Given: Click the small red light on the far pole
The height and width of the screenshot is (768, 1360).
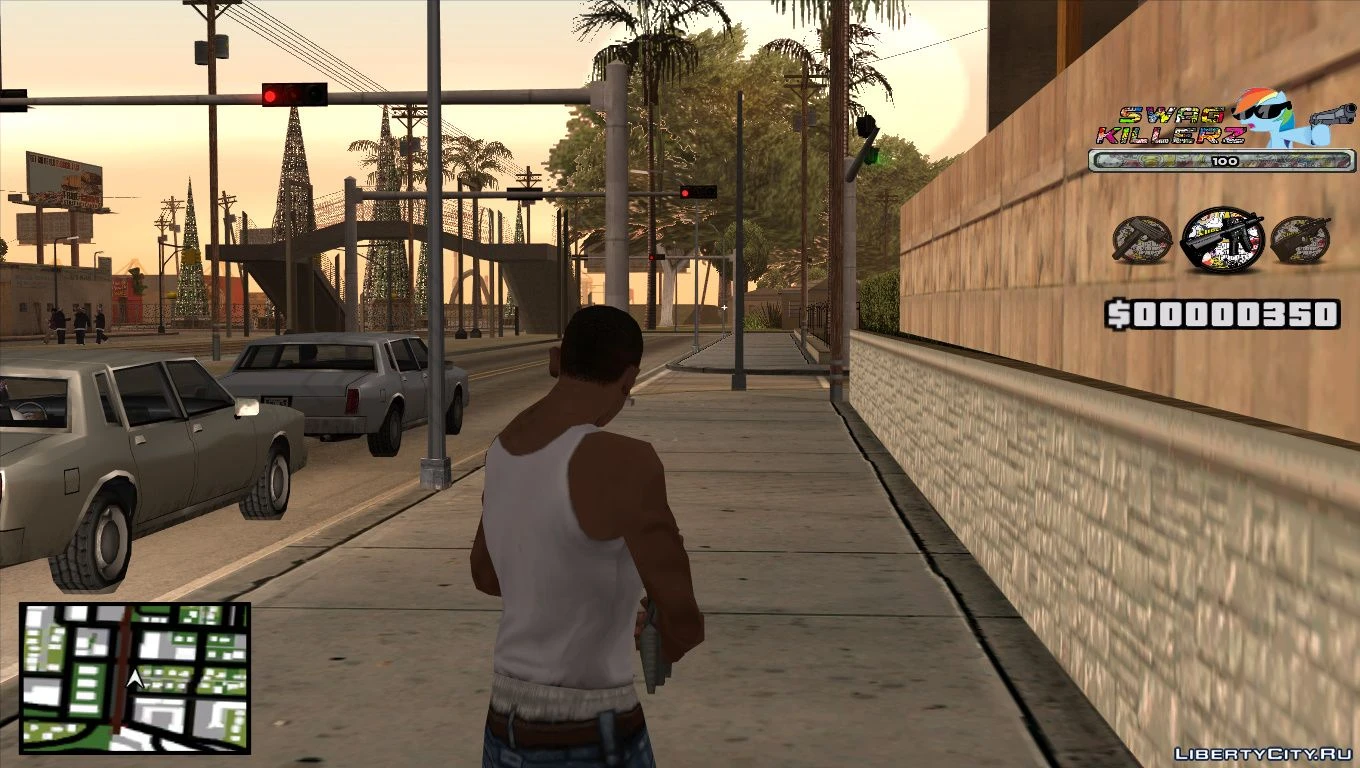Looking at the screenshot, I should tap(651, 257).
